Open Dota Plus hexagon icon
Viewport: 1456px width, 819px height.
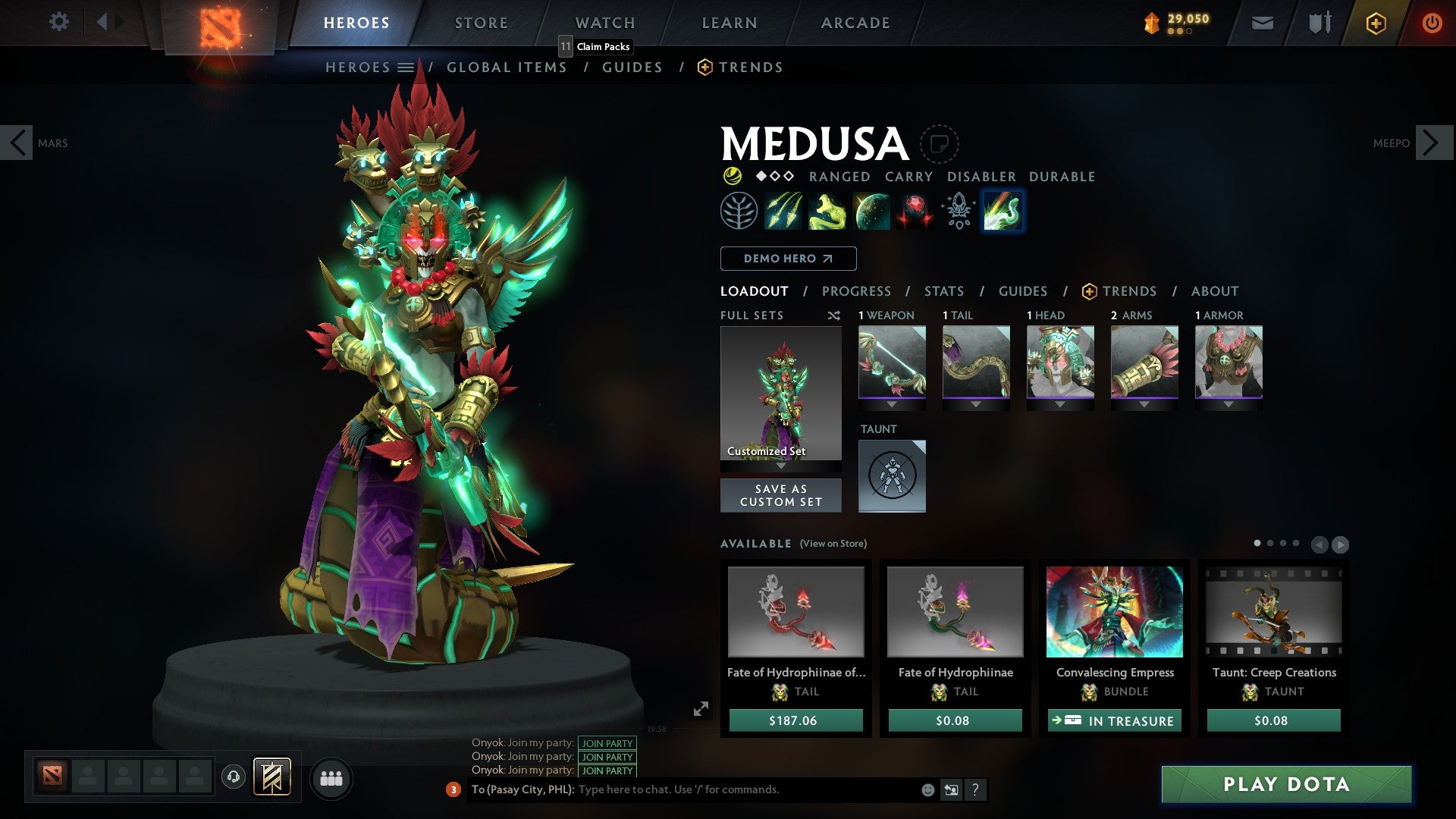(x=1376, y=23)
